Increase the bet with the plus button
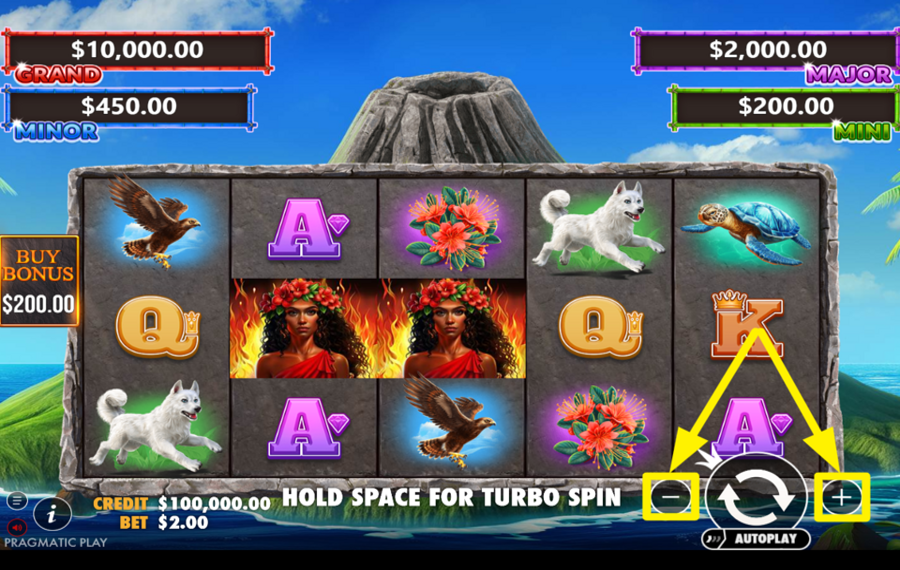 842,497
